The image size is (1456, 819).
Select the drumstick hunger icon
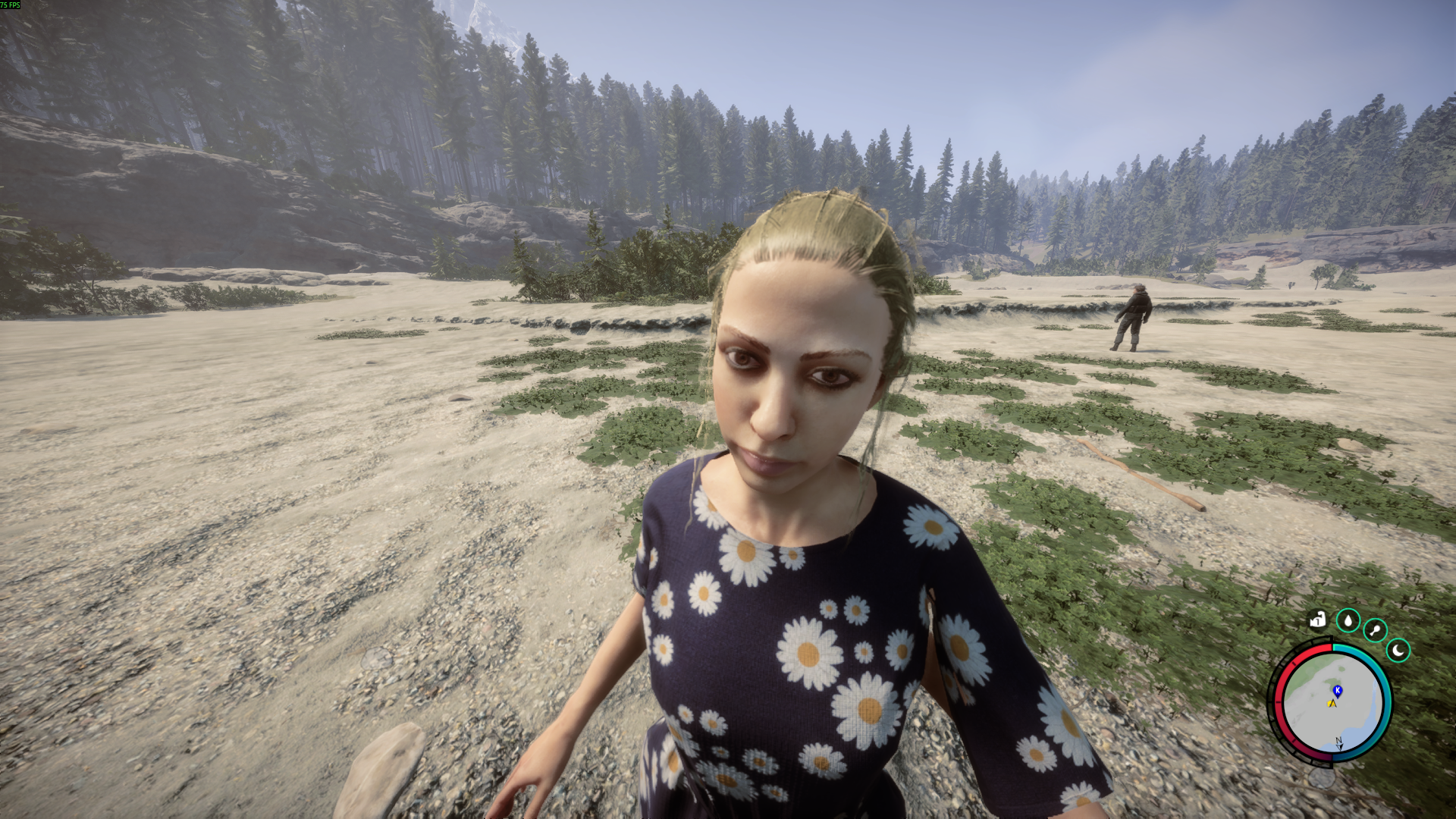tap(1375, 630)
